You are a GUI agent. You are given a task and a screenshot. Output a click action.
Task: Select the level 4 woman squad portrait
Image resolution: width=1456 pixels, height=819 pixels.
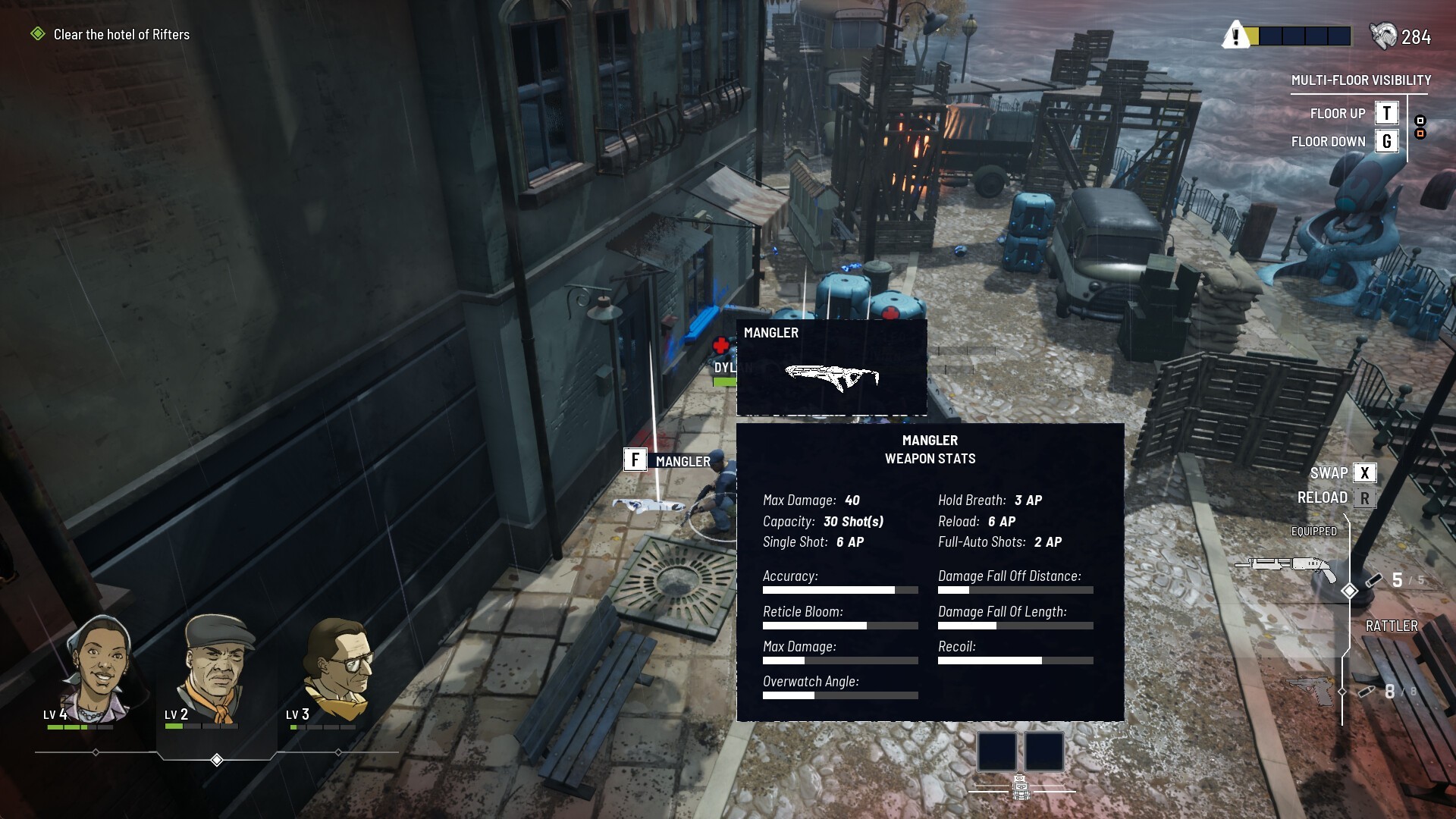[99, 667]
